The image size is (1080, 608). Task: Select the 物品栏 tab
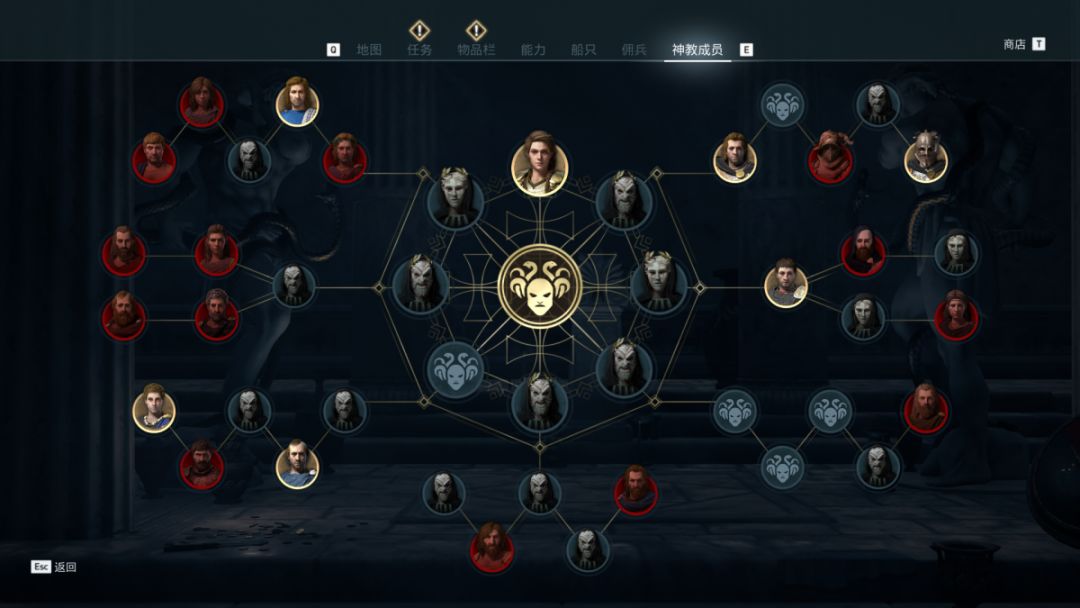[x=476, y=50]
